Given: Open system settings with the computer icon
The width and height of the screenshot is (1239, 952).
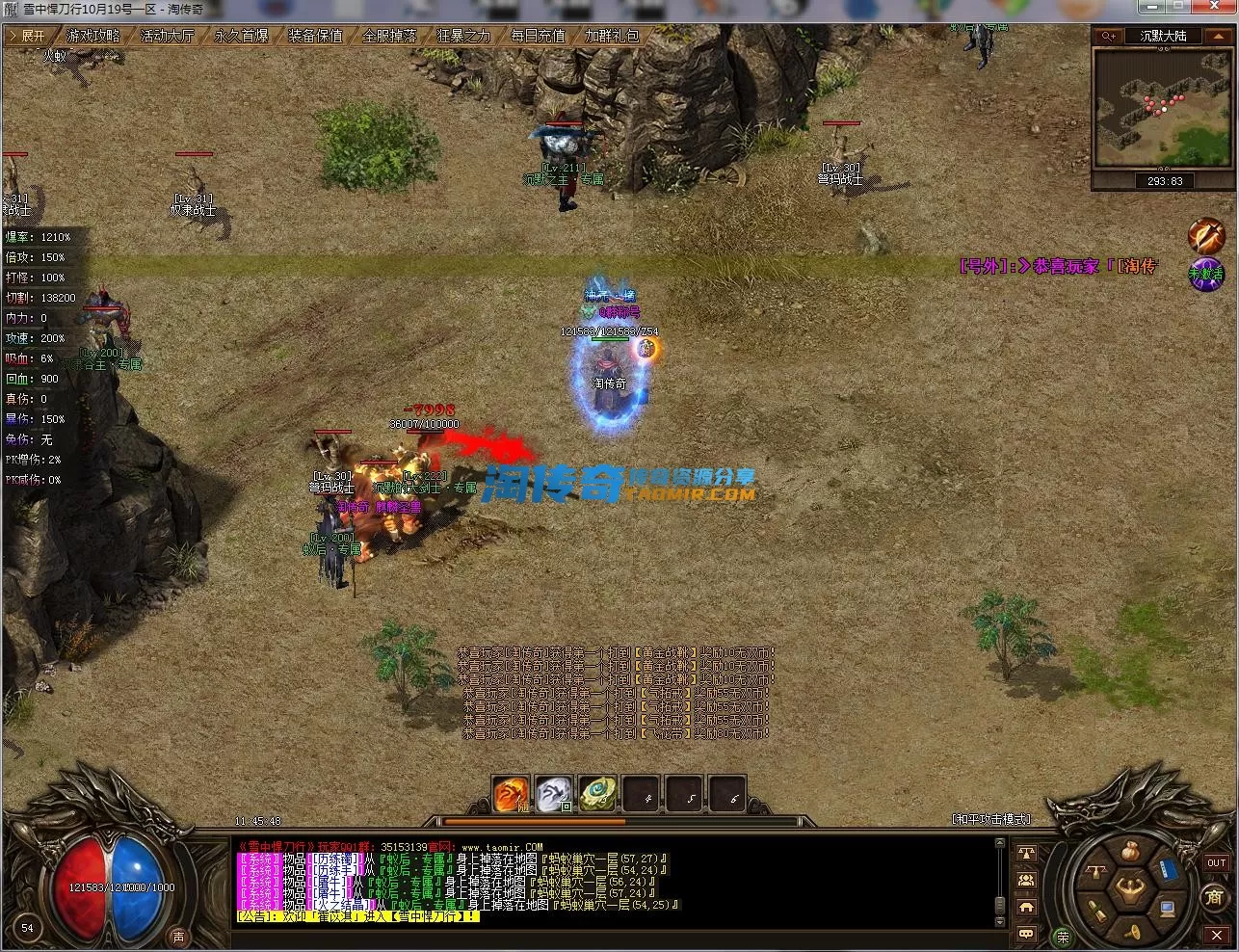Looking at the screenshot, I should pos(1168,908).
